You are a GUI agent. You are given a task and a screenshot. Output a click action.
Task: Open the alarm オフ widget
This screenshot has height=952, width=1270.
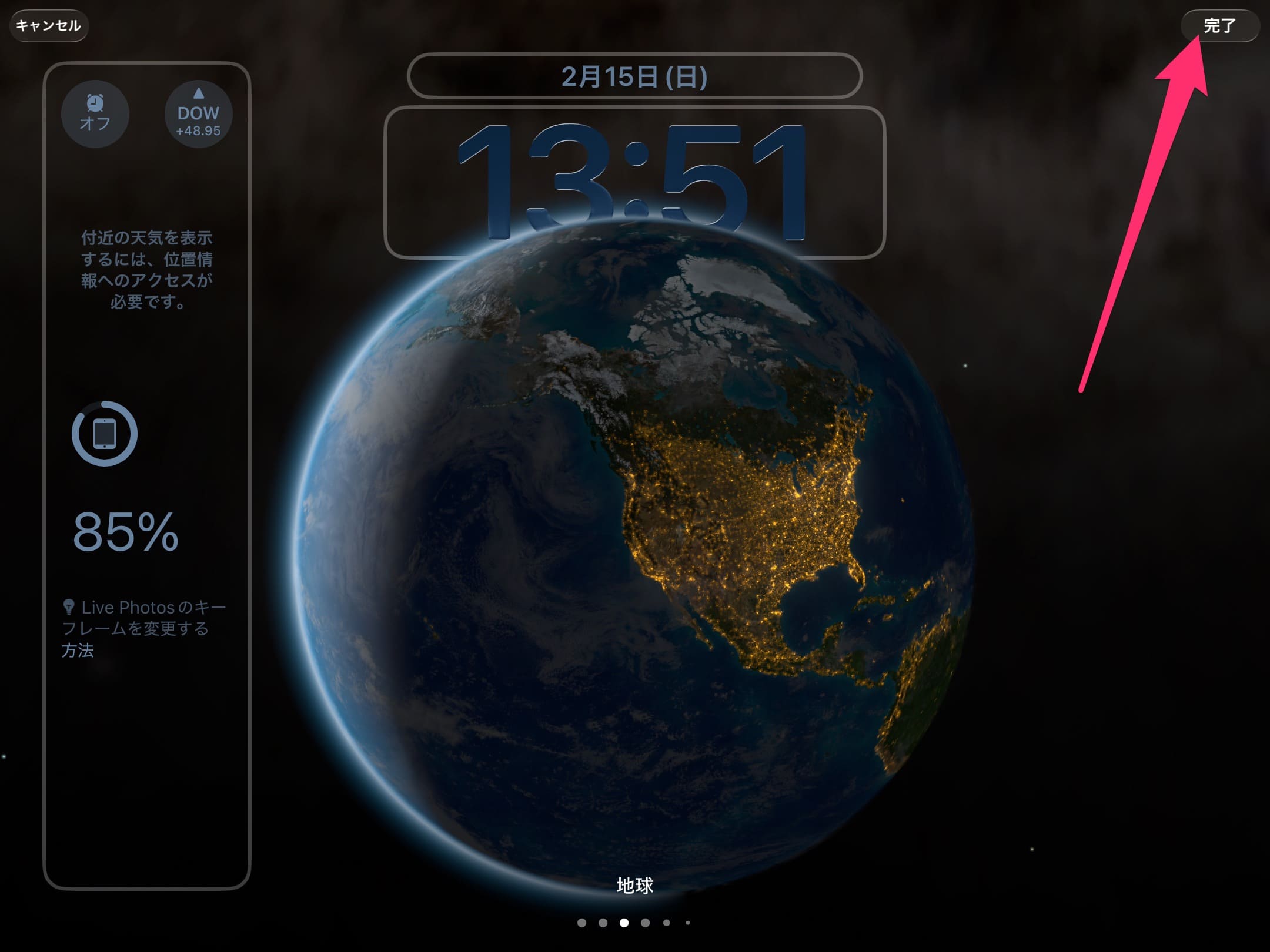pyautogui.click(x=95, y=114)
